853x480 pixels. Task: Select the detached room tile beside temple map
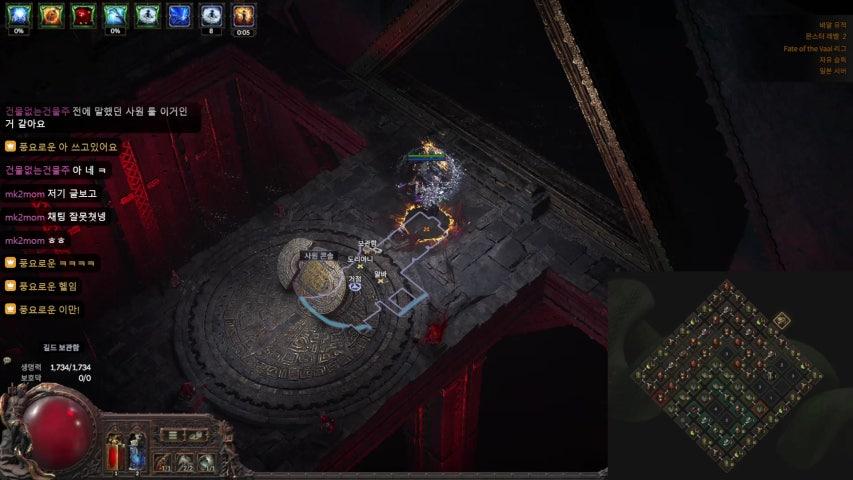782,321
